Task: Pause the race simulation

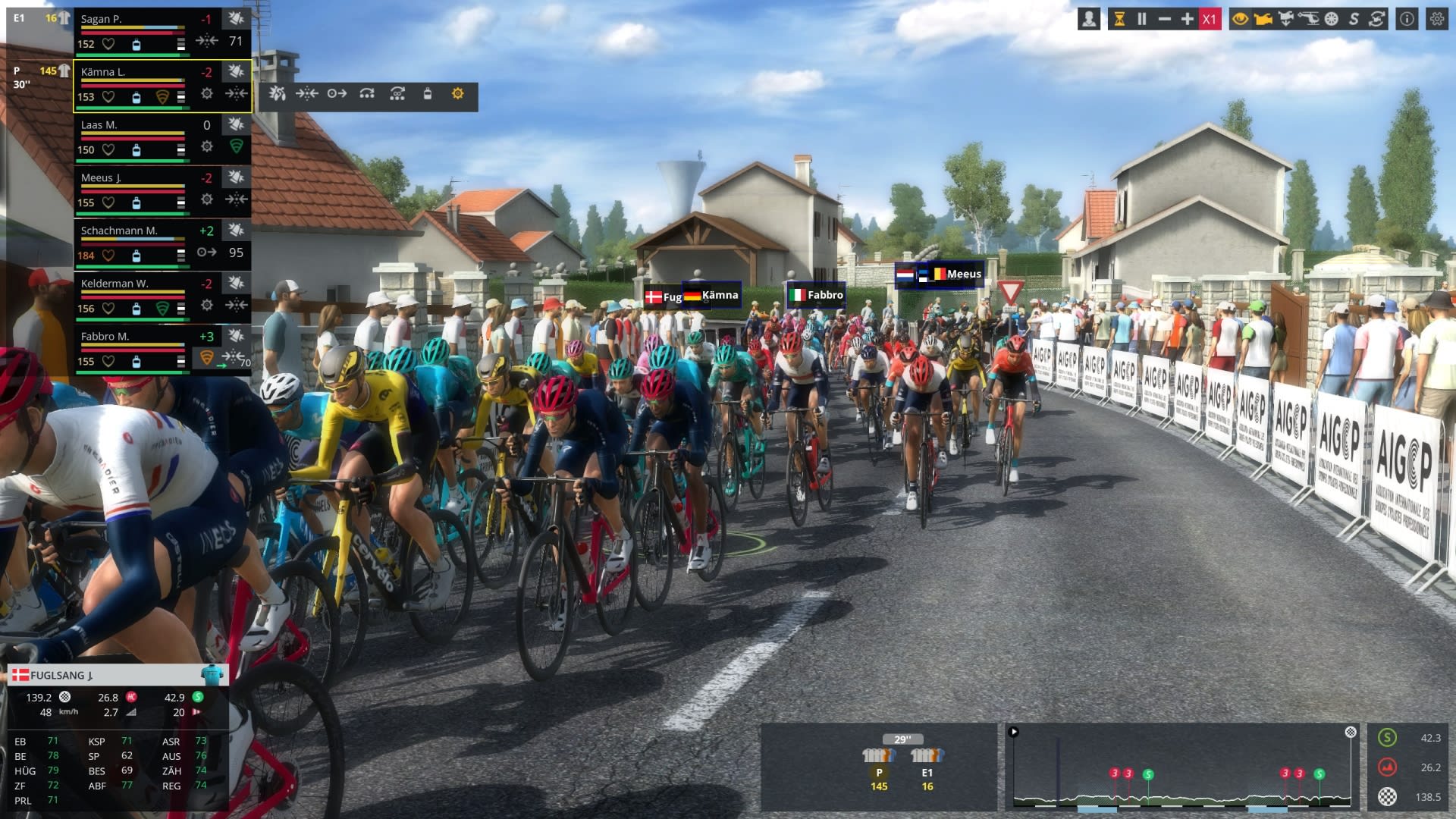Action: pos(1141,20)
